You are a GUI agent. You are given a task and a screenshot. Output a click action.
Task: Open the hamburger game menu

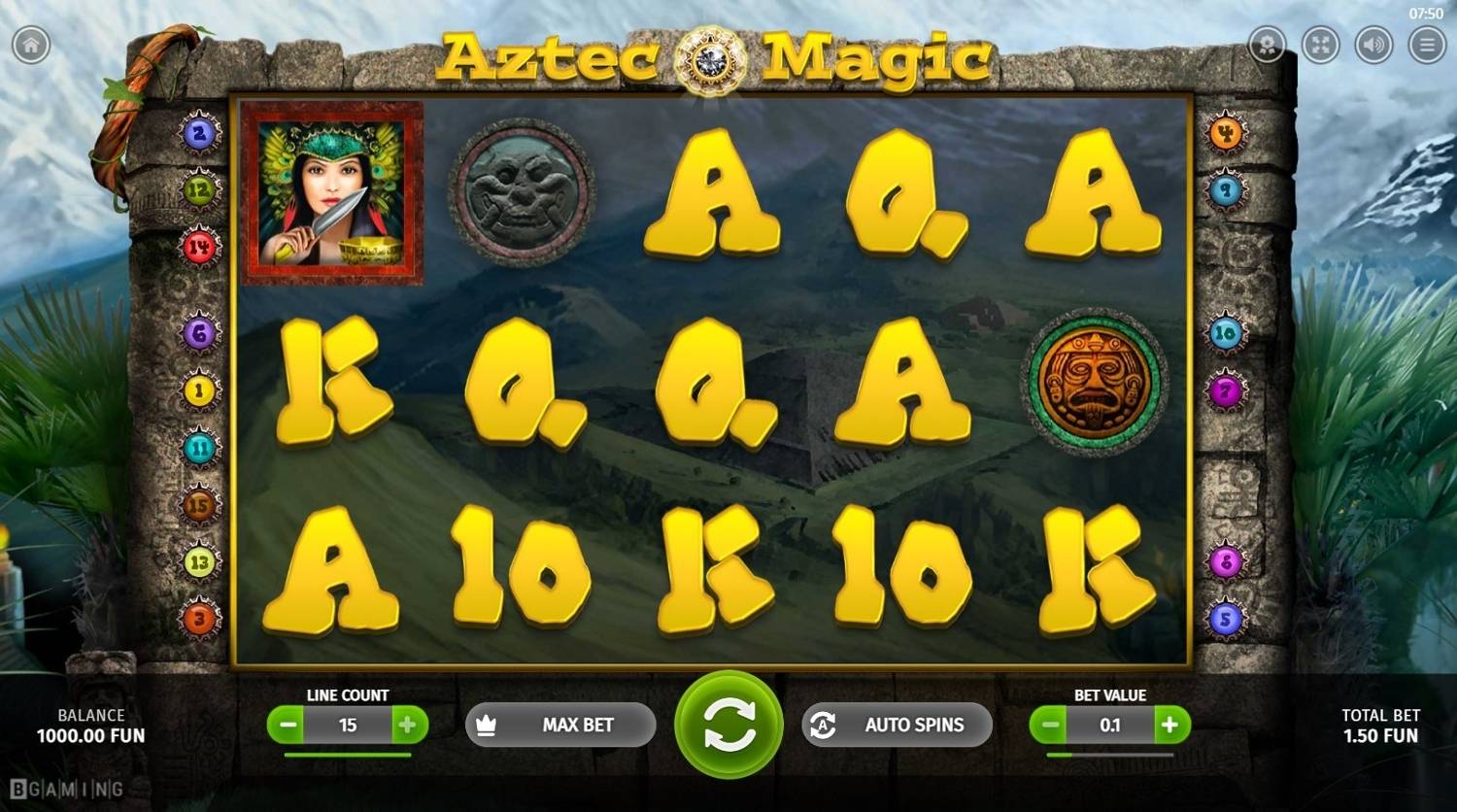click(1426, 44)
